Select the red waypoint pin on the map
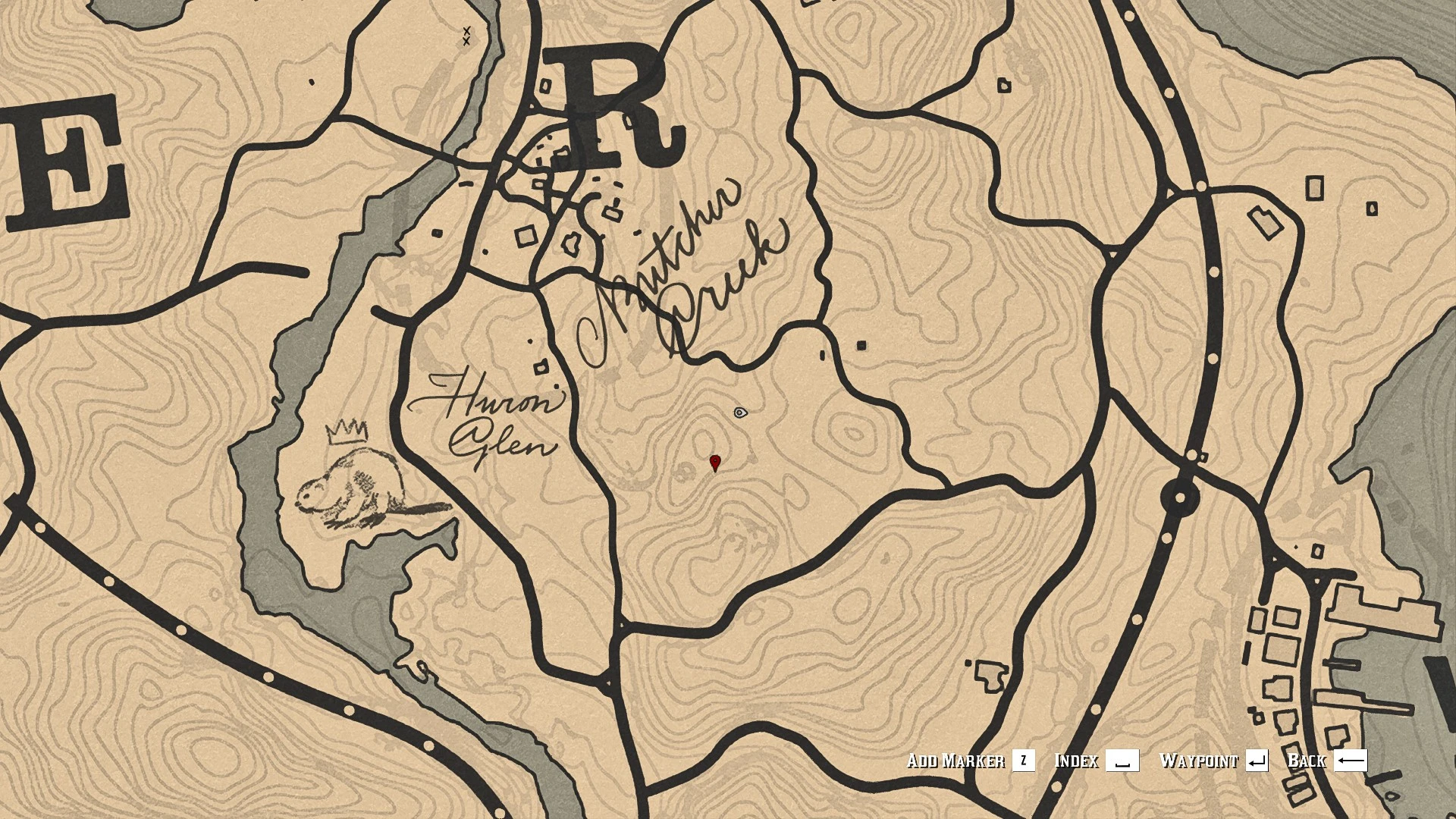 pyautogui.click(x=714, y=463)
